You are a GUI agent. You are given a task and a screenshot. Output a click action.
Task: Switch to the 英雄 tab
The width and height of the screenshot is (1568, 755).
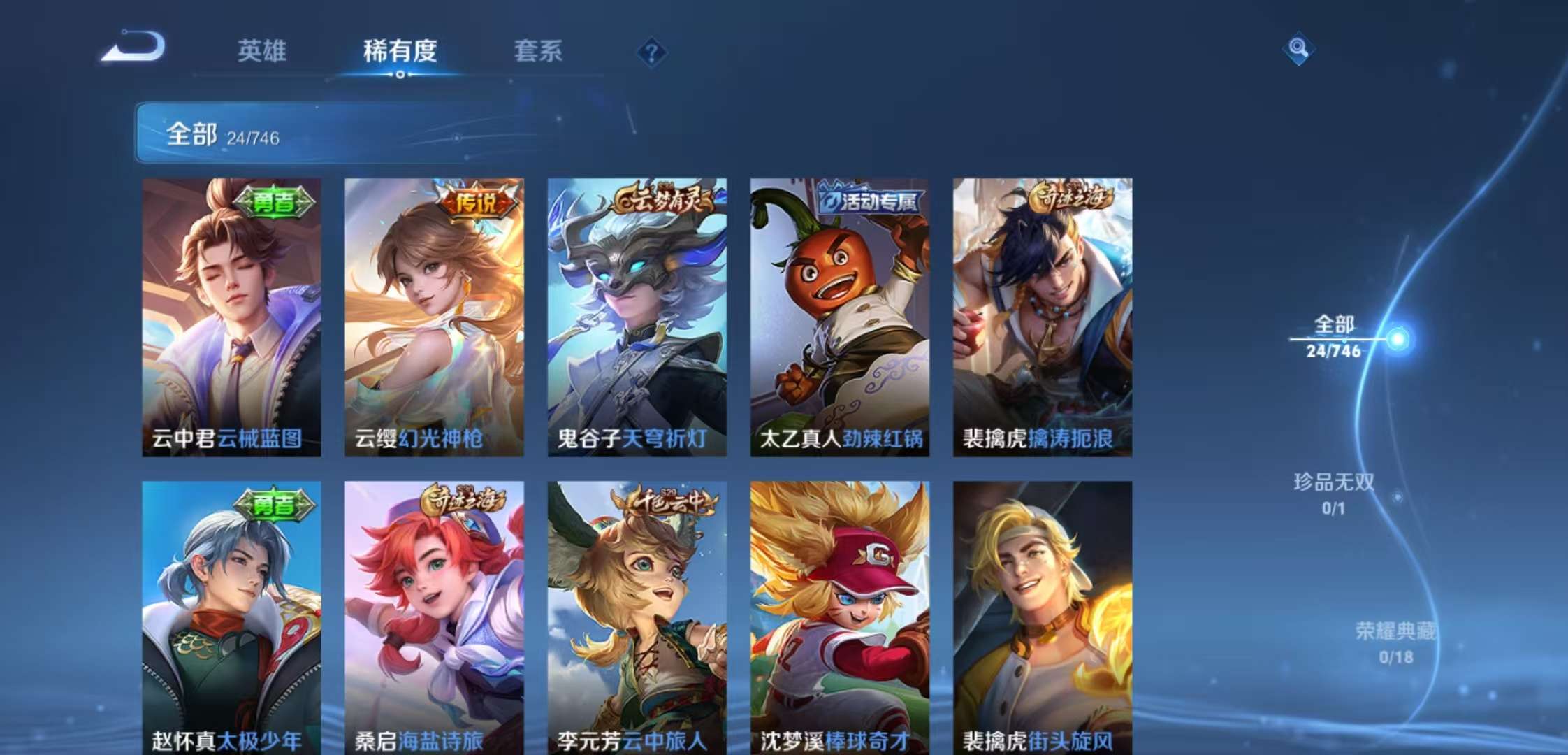[261, 52]
